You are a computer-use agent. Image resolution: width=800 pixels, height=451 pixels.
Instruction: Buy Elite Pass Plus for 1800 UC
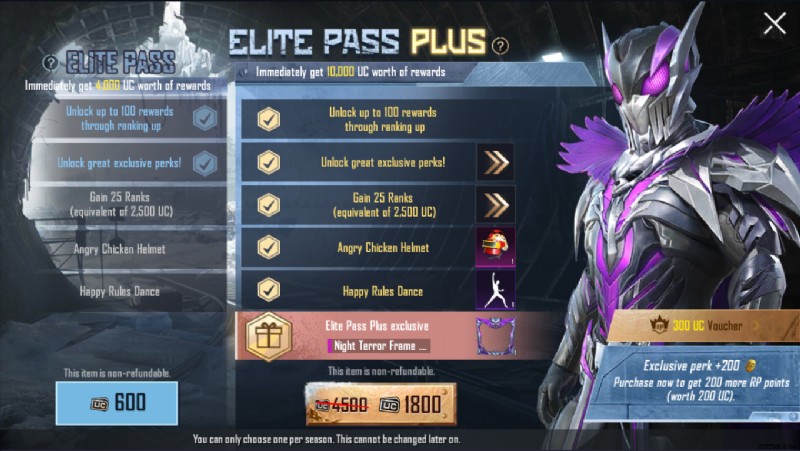tap(381, 404)
